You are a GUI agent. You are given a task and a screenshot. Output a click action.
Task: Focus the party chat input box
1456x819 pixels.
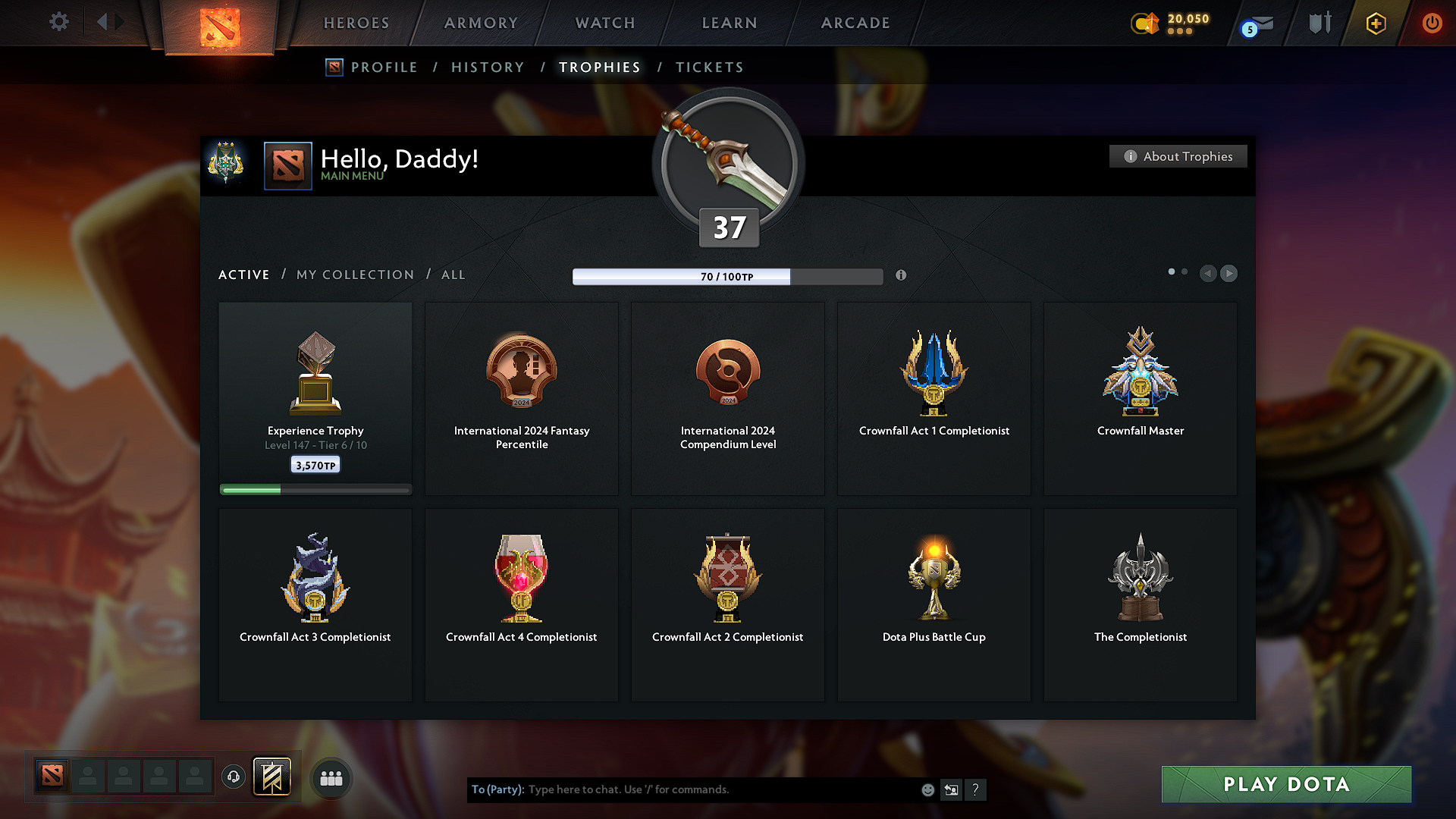(x=720, y=789)
